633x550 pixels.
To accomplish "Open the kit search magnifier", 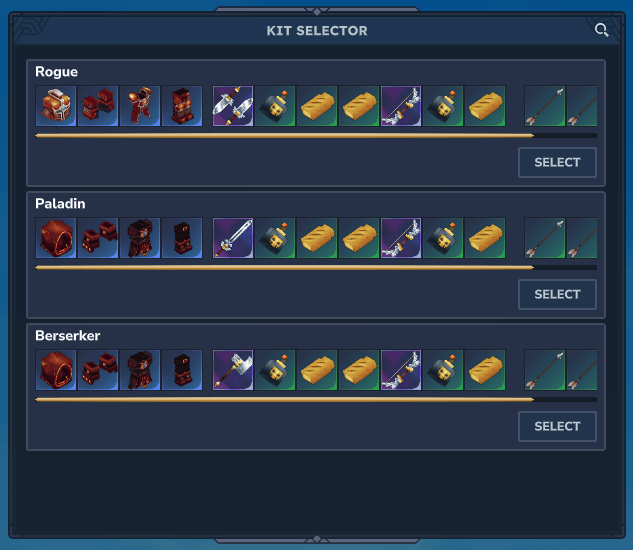I will [x=602, y=30].
